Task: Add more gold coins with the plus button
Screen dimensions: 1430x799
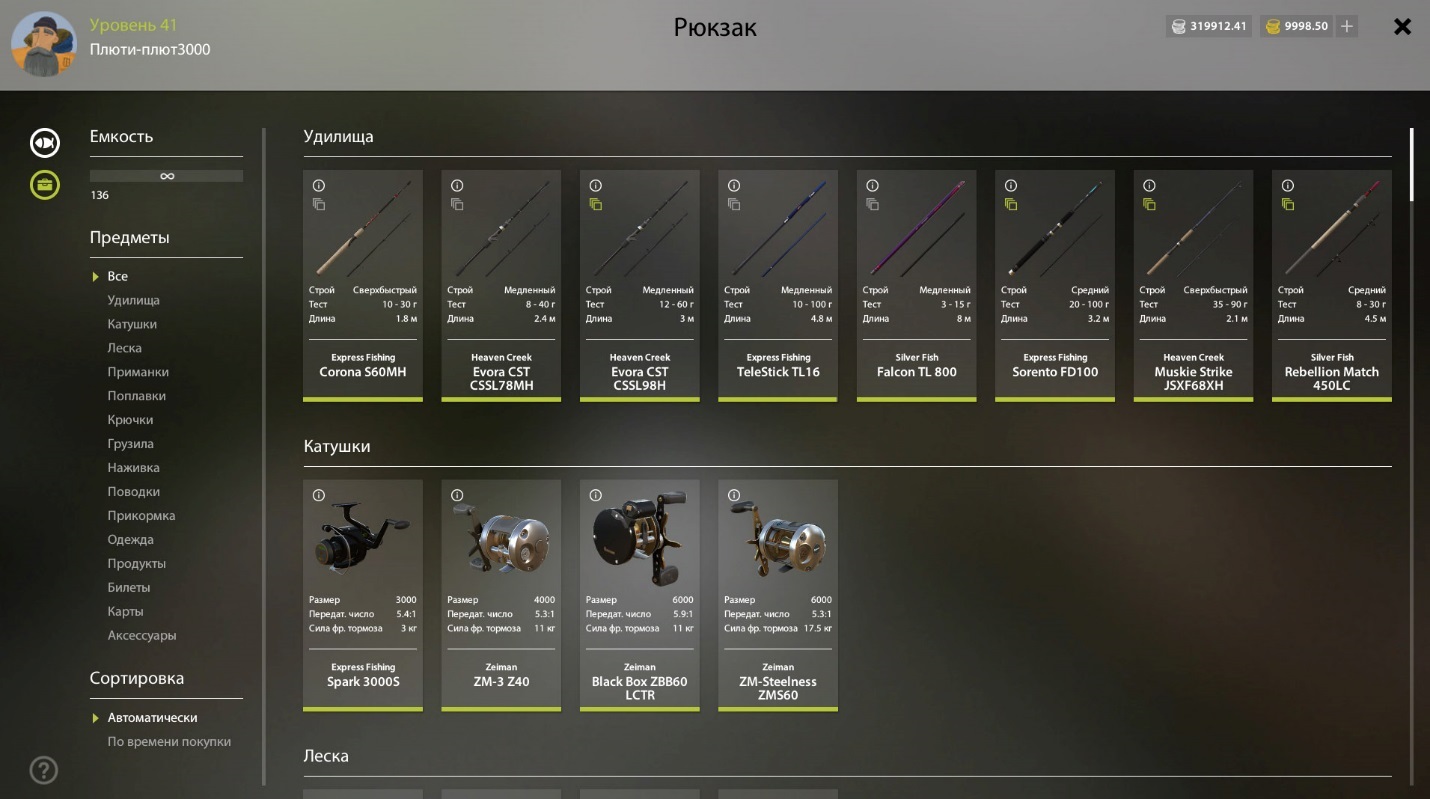Action: 1347,26
